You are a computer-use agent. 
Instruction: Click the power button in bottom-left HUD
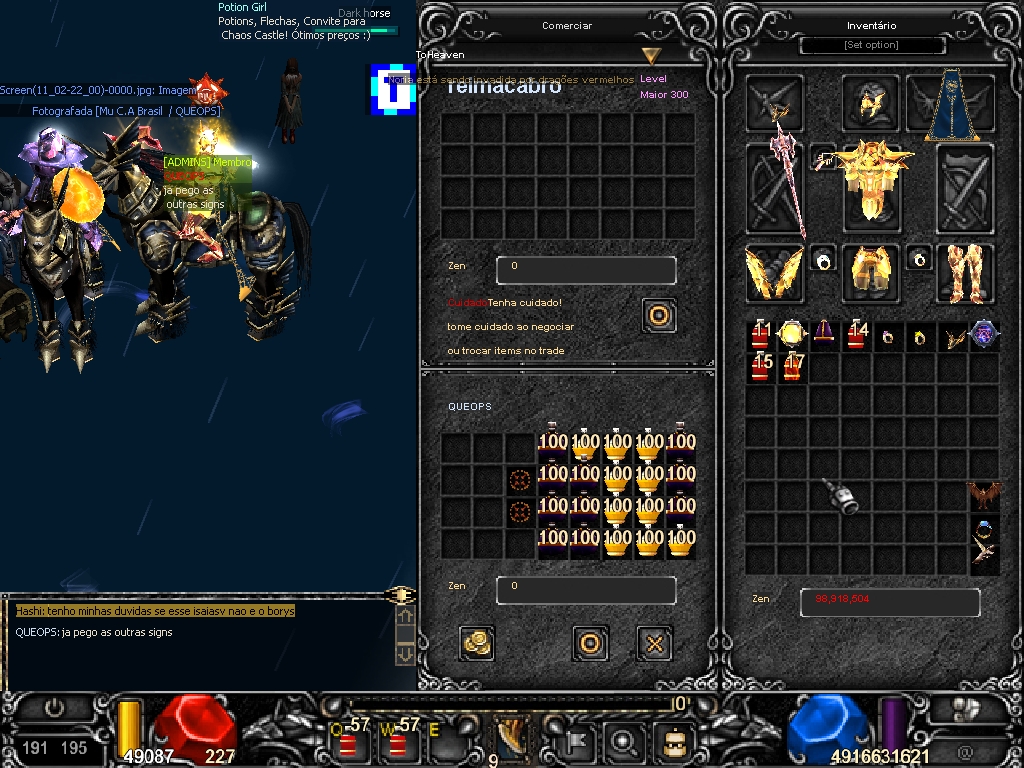[x=54, y=708]
